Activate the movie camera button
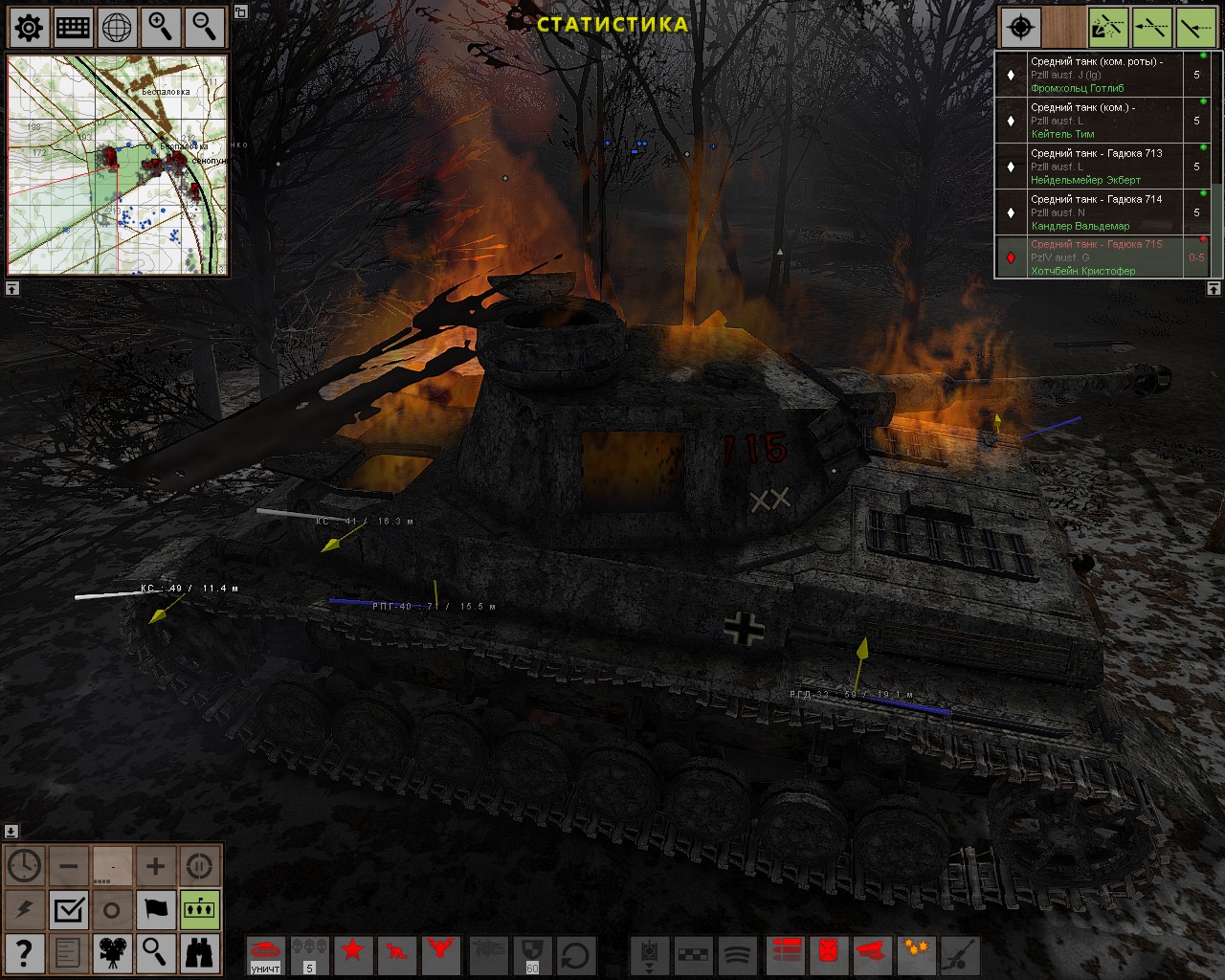 (112, 953)
